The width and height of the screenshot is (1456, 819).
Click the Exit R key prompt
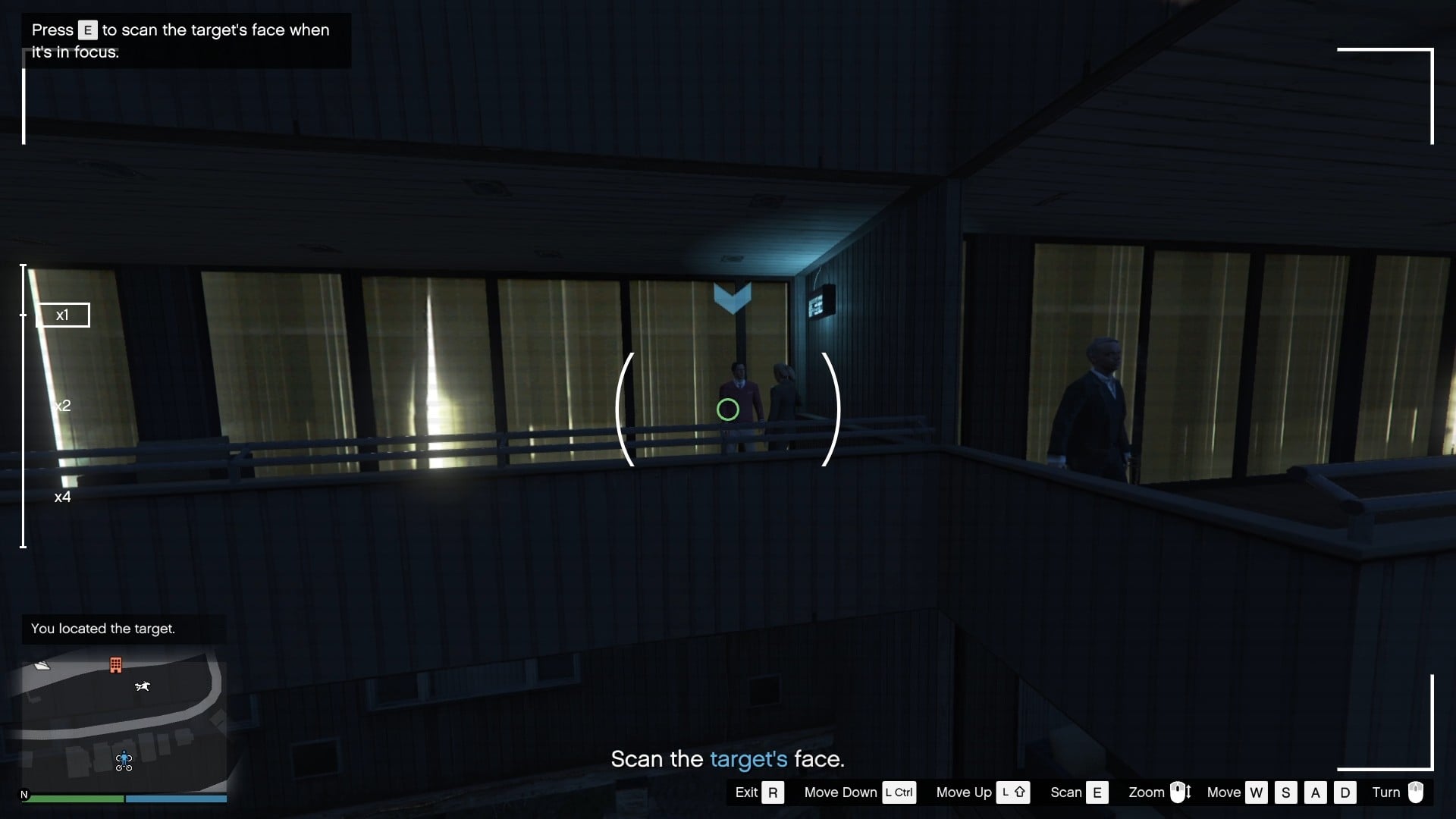(x=773, y=792)
